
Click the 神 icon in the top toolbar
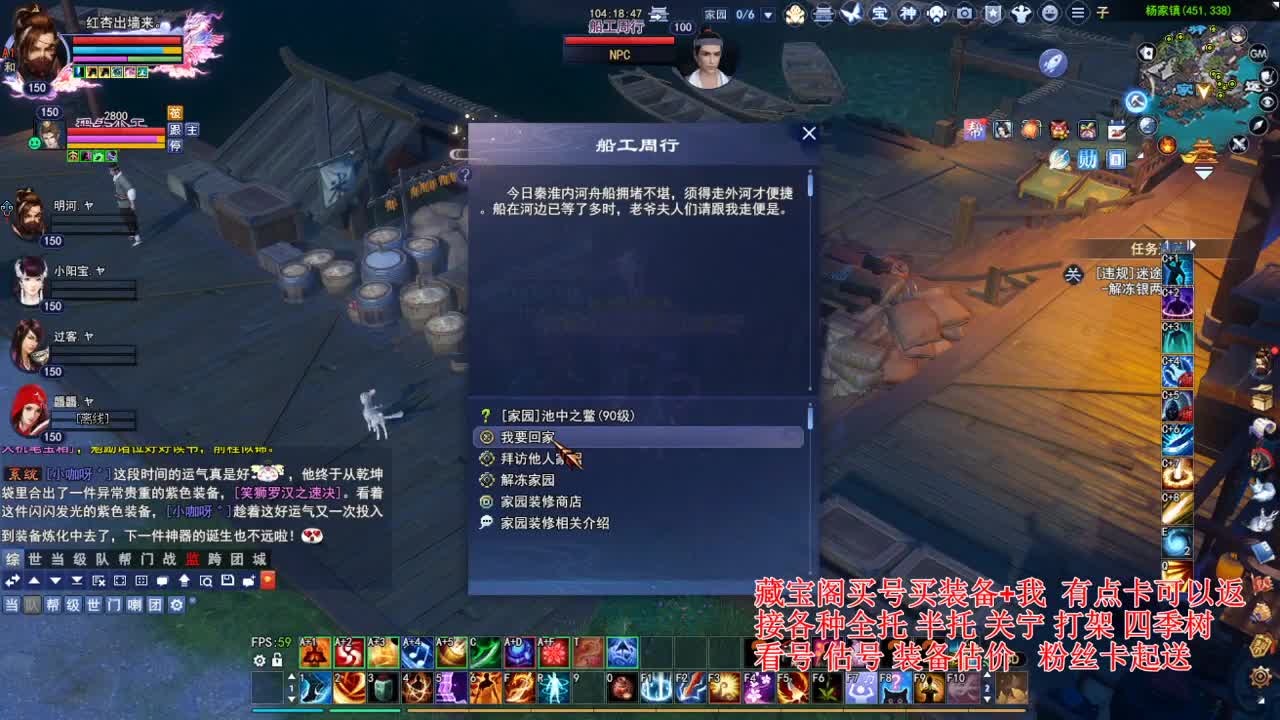[910, 15]
